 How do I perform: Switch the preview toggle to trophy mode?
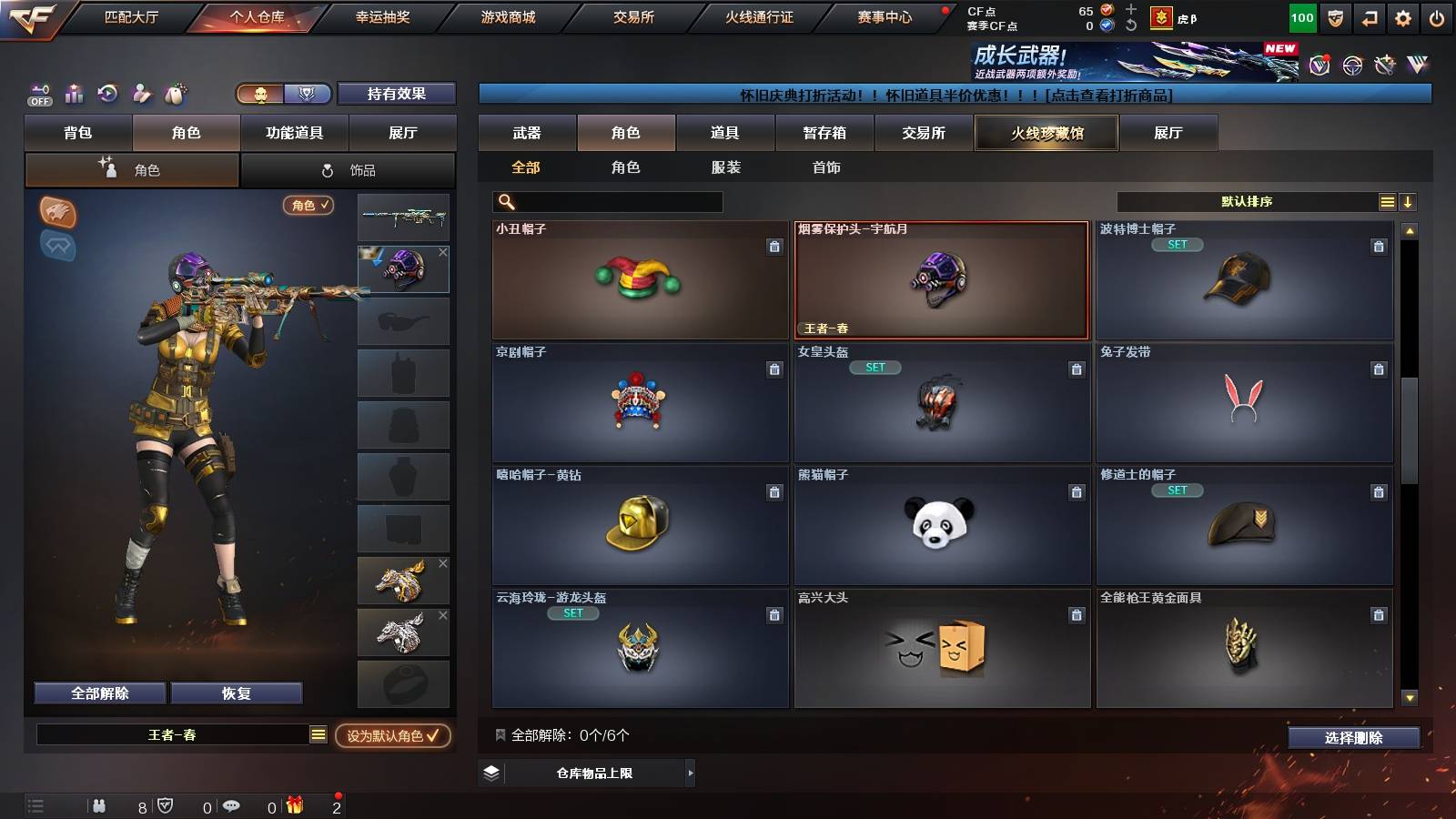tap(308, 94)
